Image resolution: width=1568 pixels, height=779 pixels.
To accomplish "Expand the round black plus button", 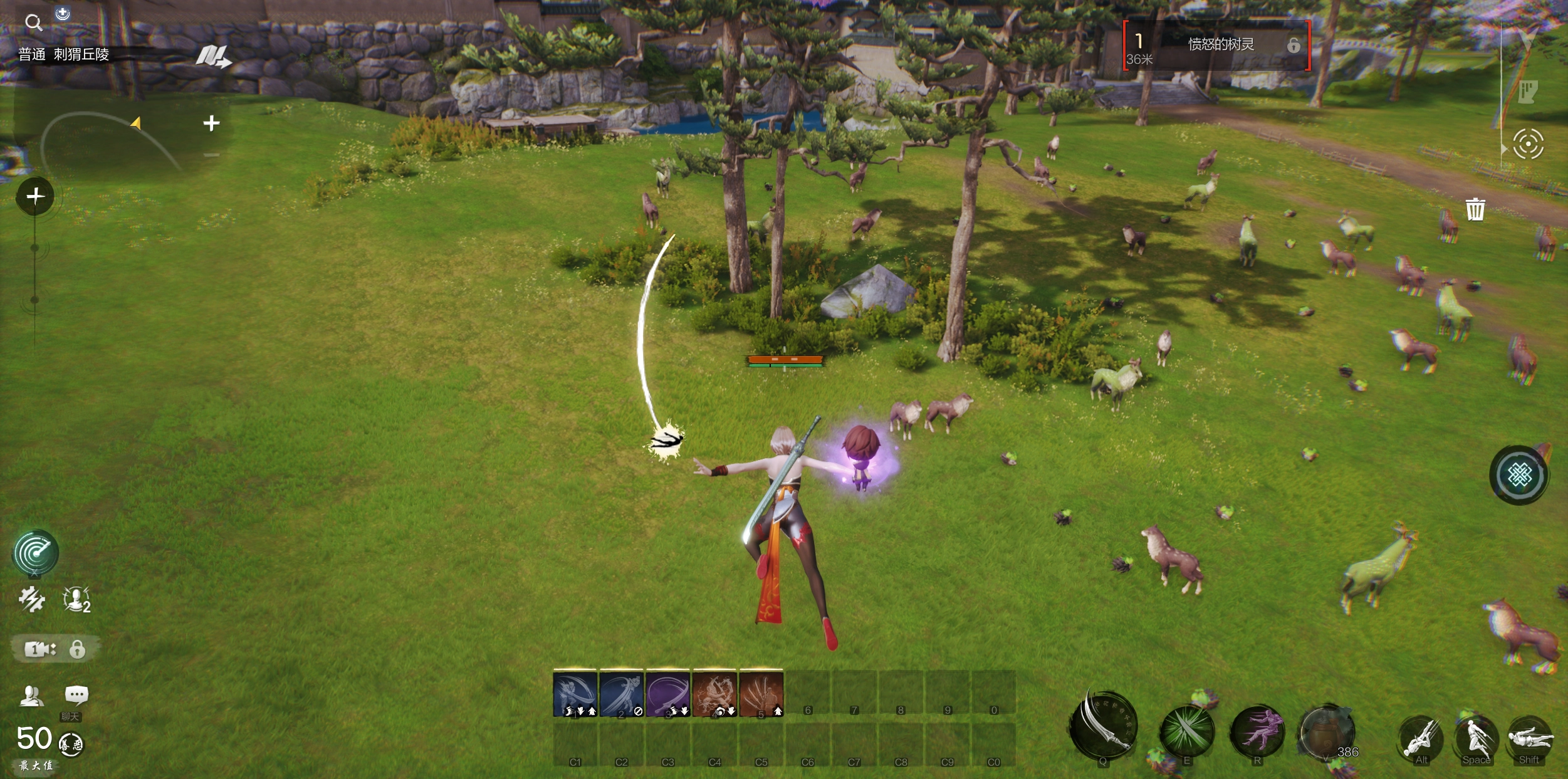I will pyautogui.click(x=35, y=197).
